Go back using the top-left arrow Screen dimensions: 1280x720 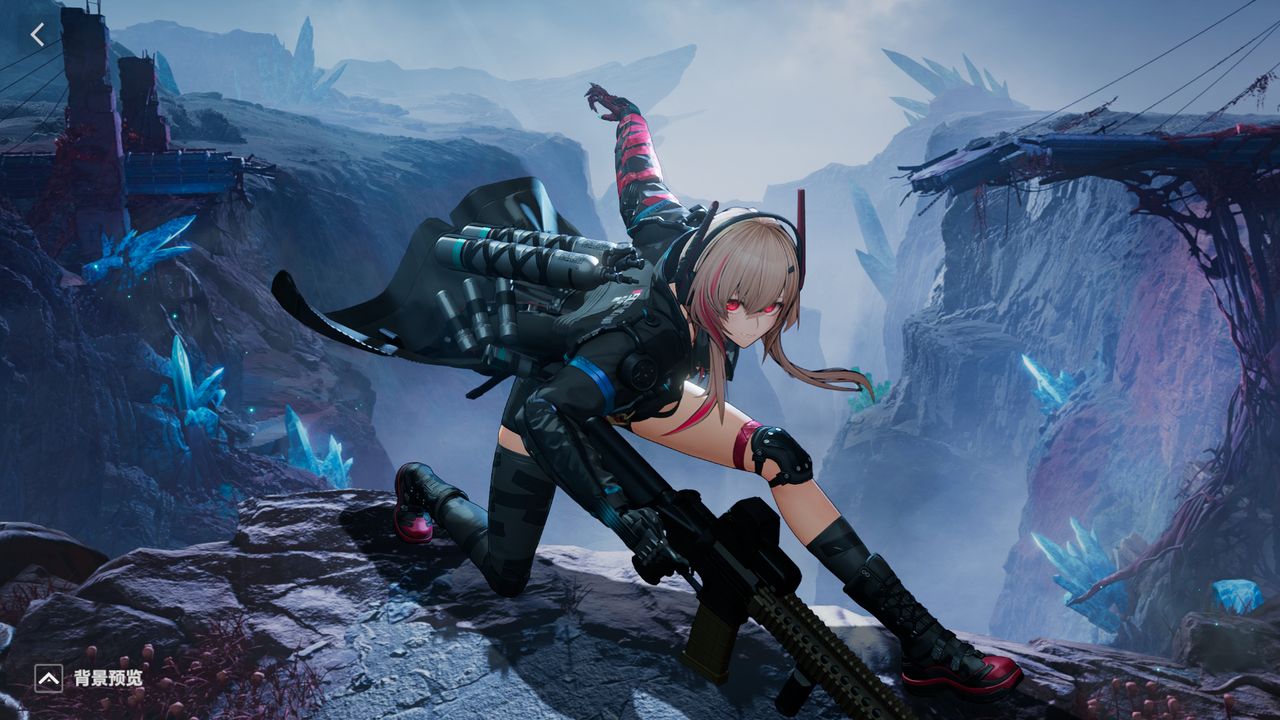[x=38, y=35]
